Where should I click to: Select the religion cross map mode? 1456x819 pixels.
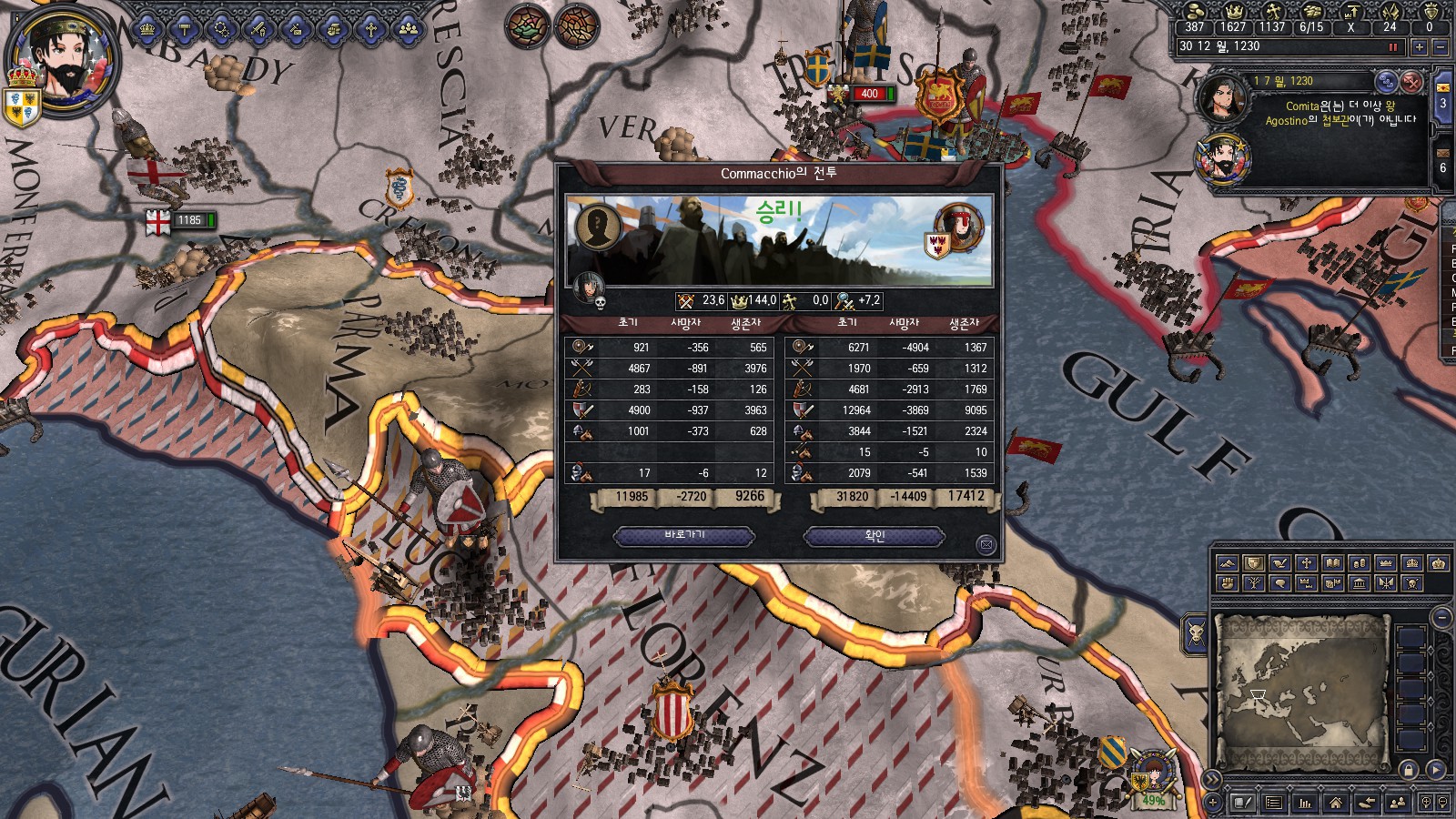(1306, 563)
